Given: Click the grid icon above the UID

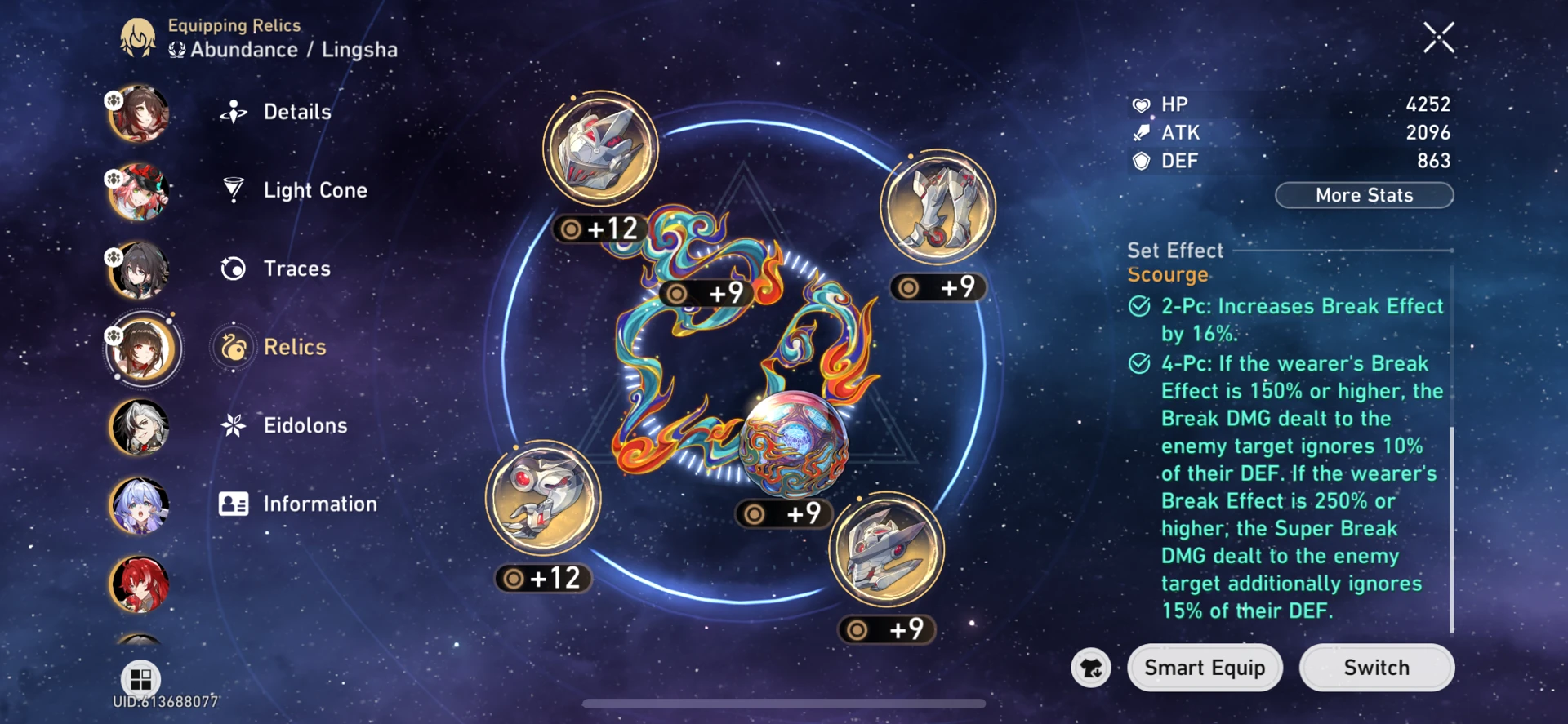Looking at the screenshot, I should click(140, 677).
